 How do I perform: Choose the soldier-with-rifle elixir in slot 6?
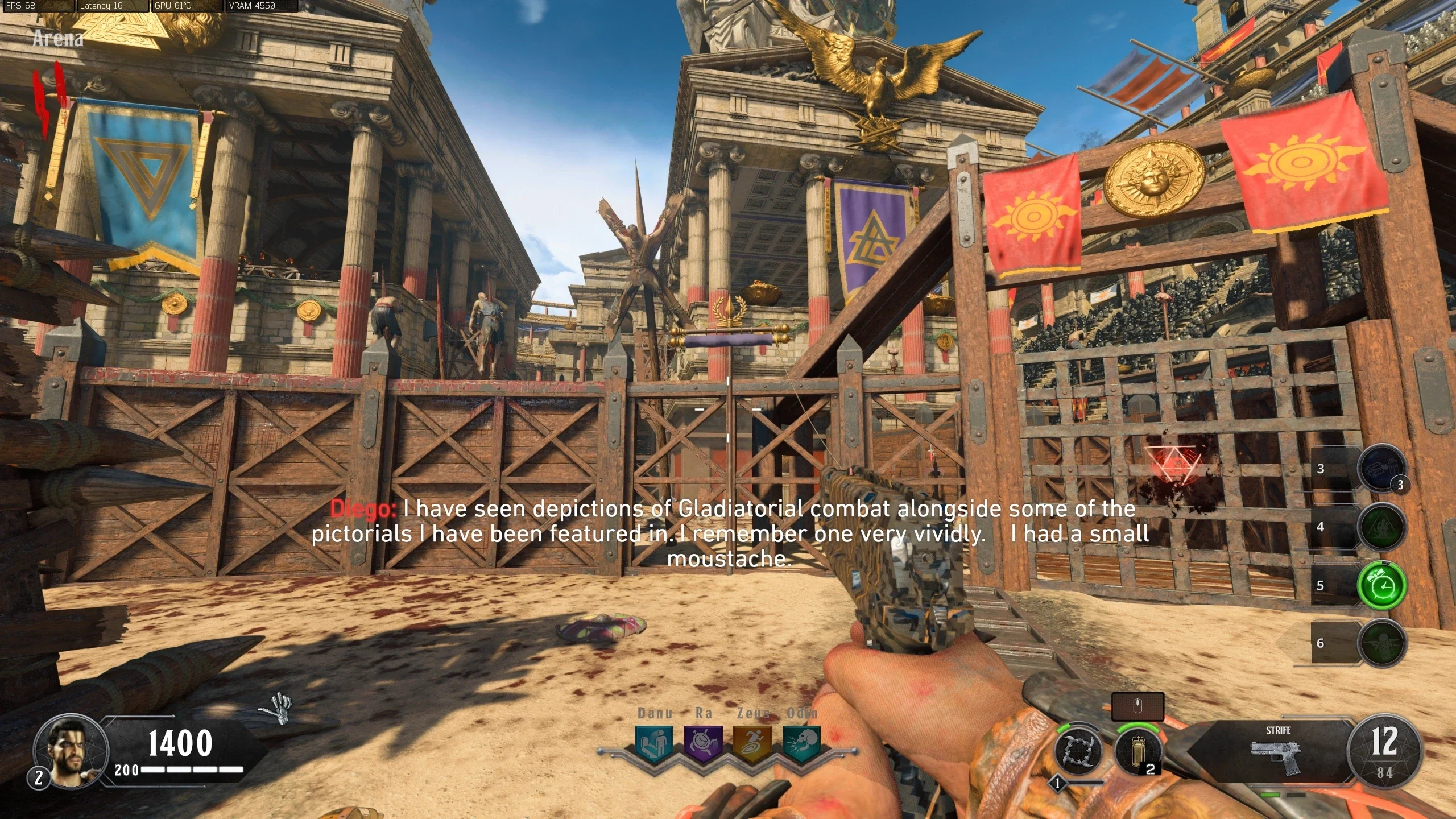pyautogui.click(x=1381, y=643)
